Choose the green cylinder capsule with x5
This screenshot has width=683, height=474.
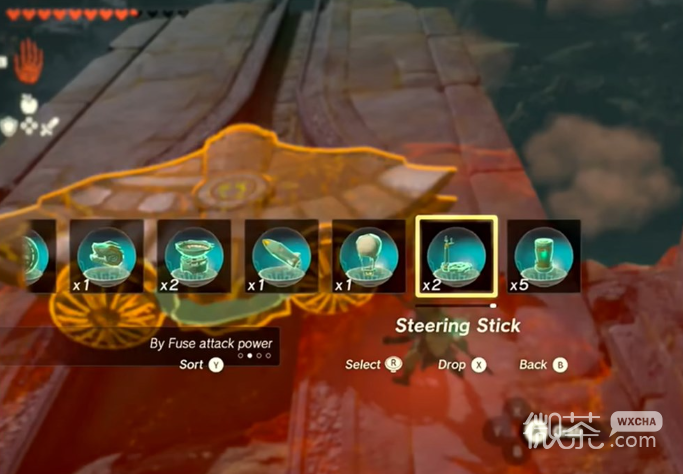click(543, 256)
